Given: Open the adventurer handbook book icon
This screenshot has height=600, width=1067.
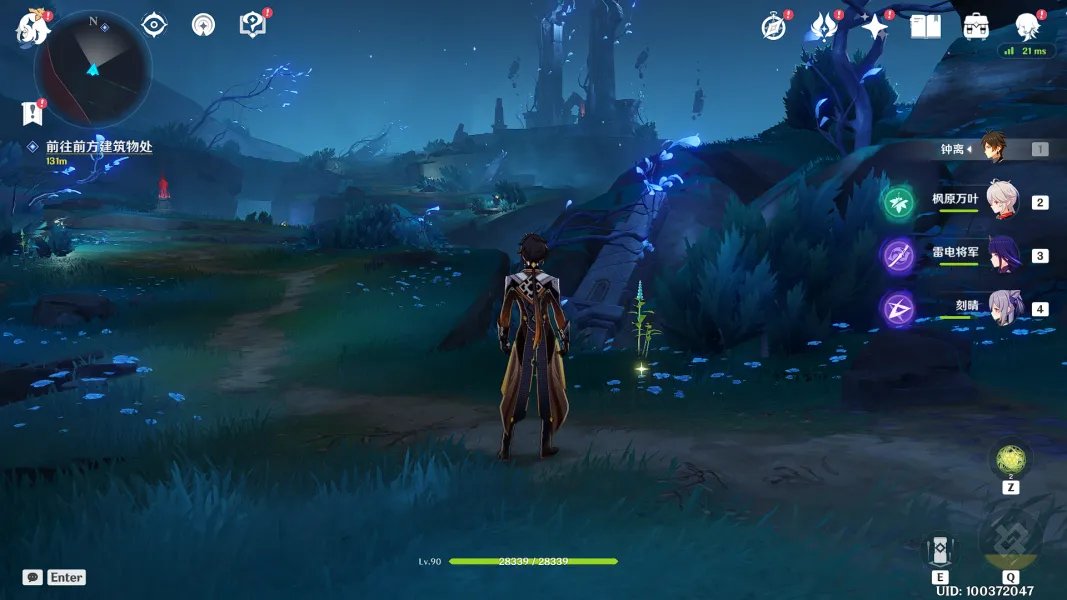Looking at the screenshot, I should (x=925, y=27).
